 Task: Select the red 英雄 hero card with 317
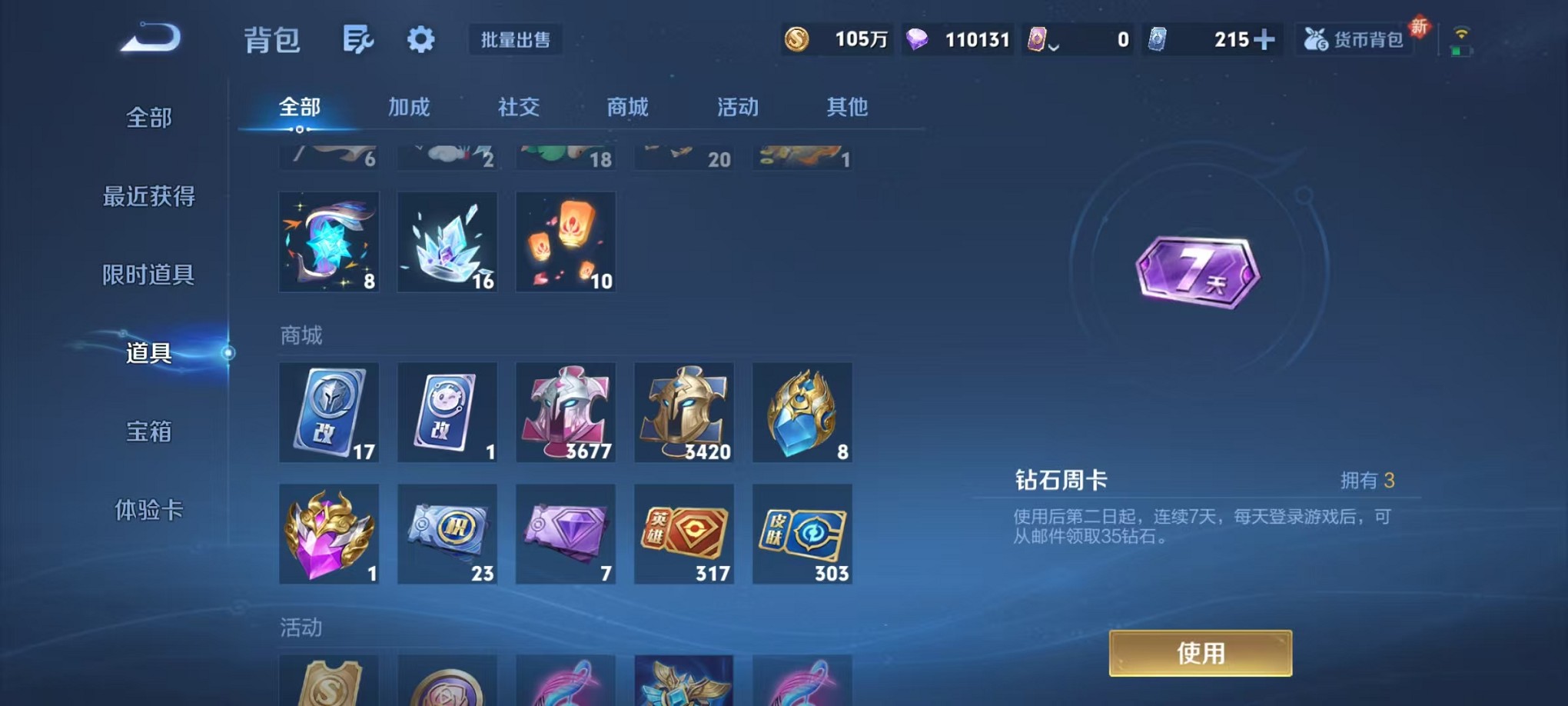tap(683, 534)
